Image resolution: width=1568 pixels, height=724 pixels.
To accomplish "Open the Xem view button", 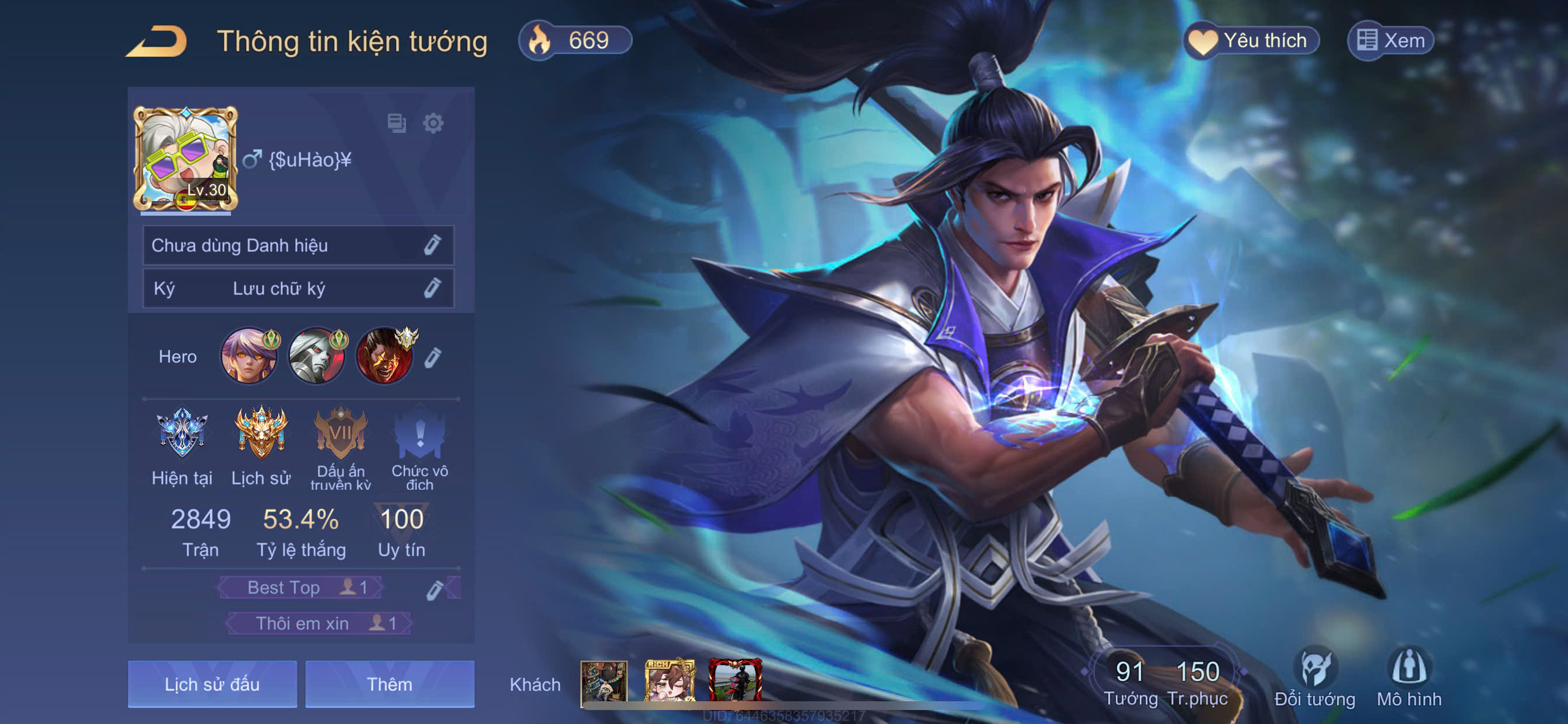I will (x=1391, y=41).
